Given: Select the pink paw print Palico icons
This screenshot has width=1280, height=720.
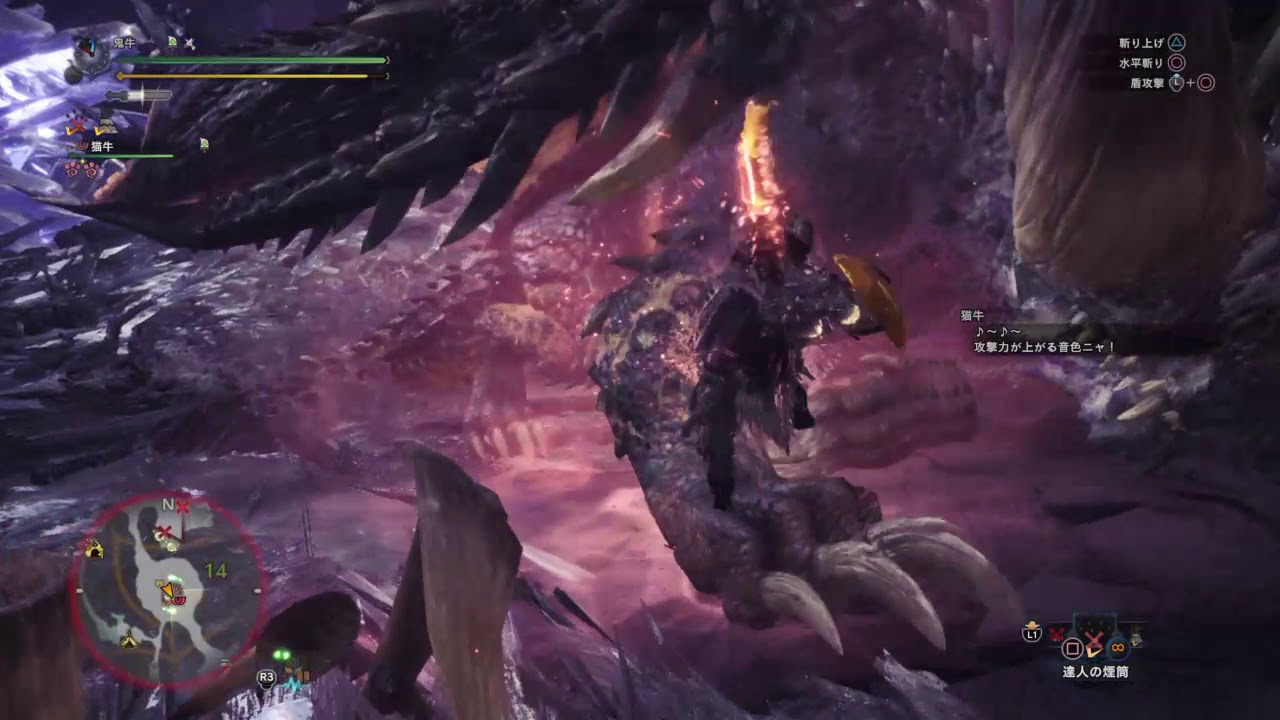Looking at the screenshot, I should pos(80,168).
